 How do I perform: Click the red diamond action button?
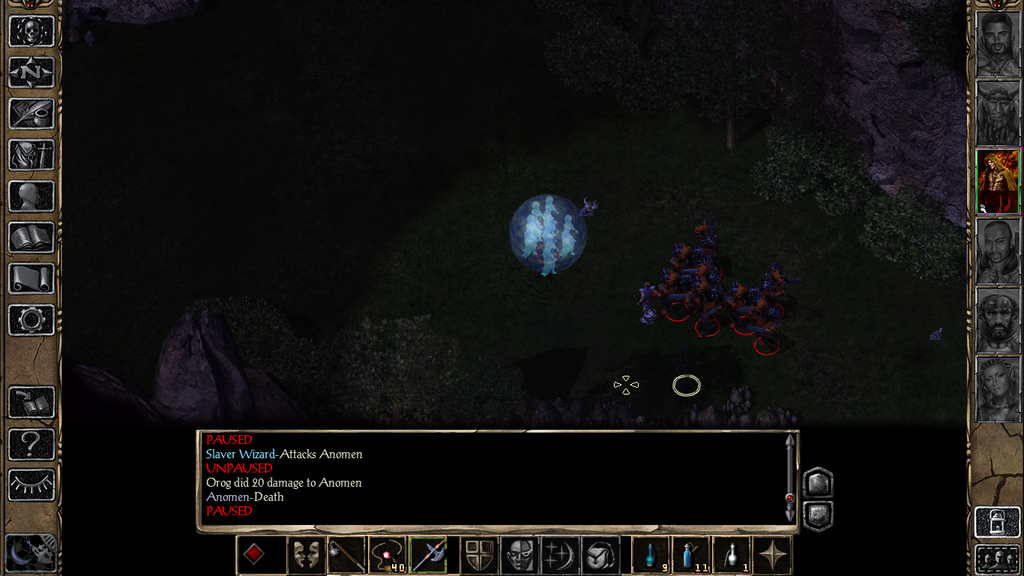tap(254, 555)
